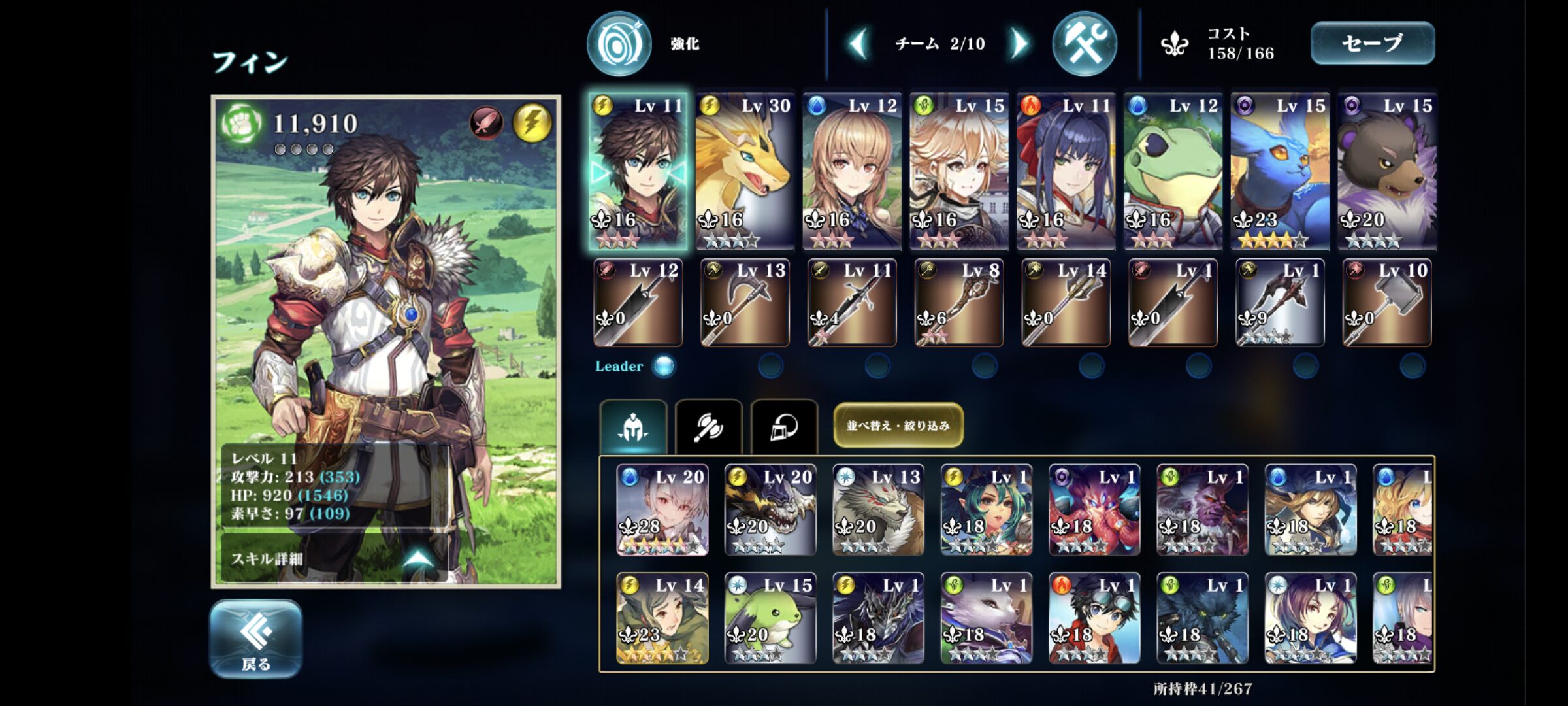Select the green frog Lv 12 team member
The width and height of the screenshot is (1568, 706).
click(1173, 171)
